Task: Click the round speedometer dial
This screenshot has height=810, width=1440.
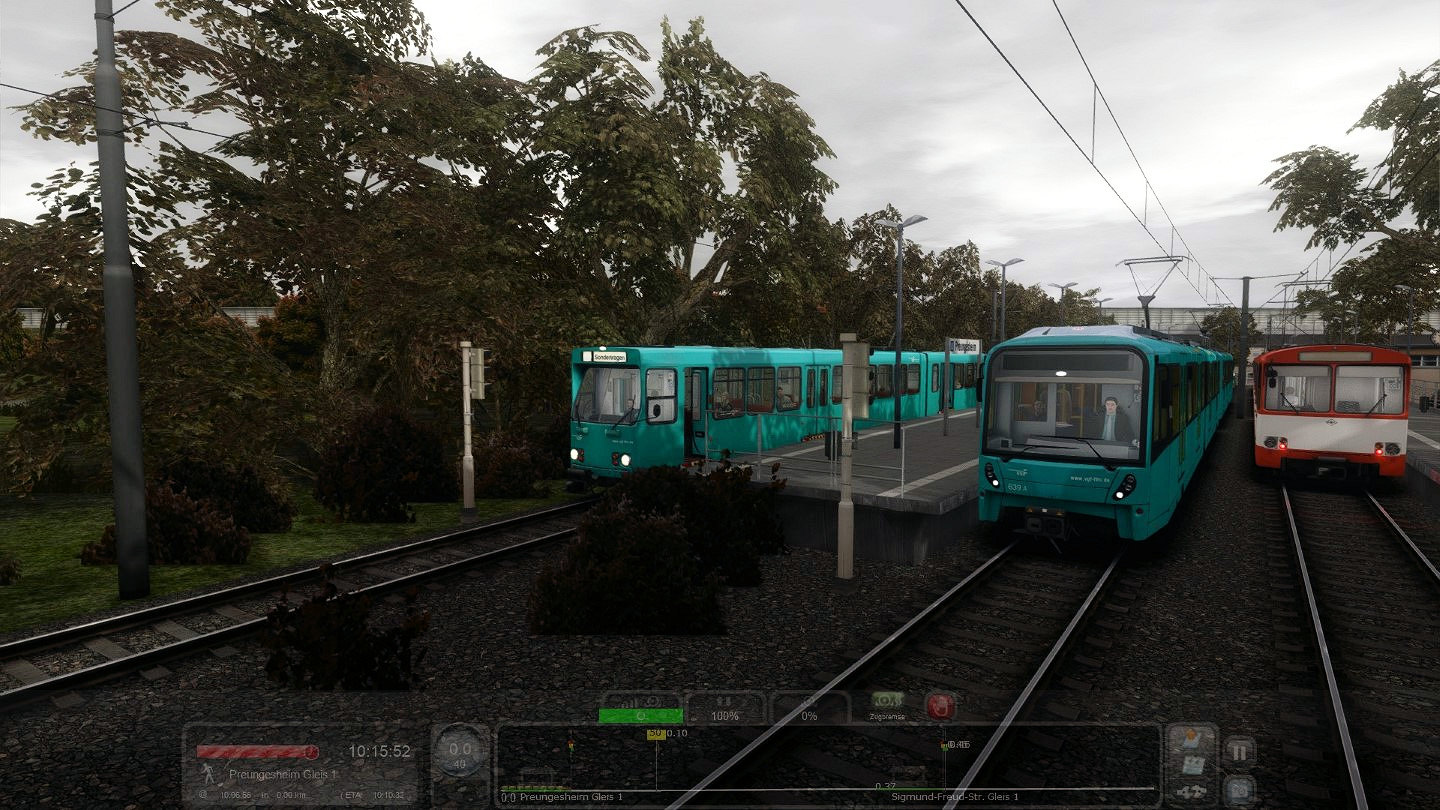Action: (x=460, y=749)
